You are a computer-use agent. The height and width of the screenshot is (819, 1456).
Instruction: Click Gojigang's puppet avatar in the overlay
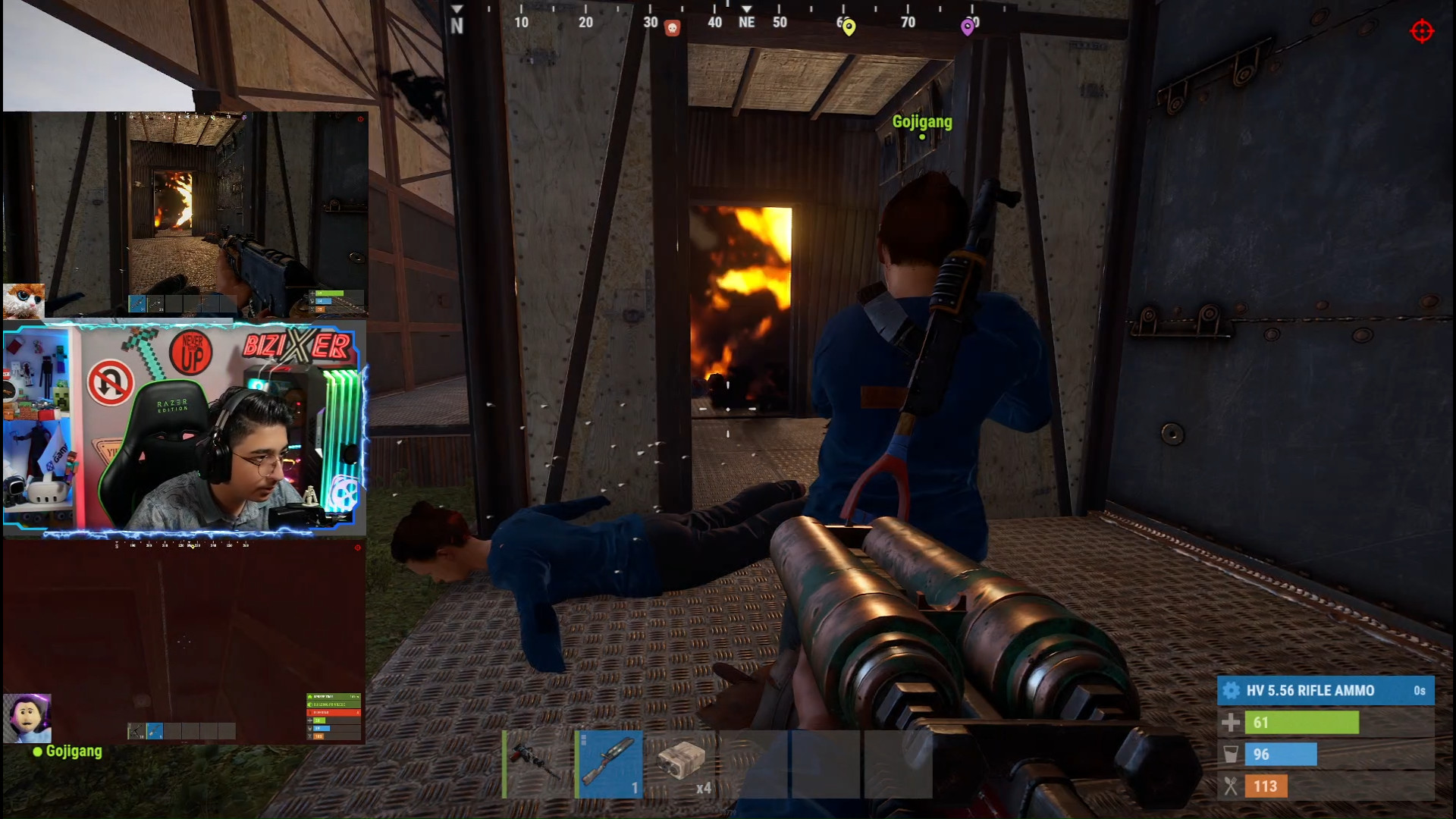click(27, 717)
